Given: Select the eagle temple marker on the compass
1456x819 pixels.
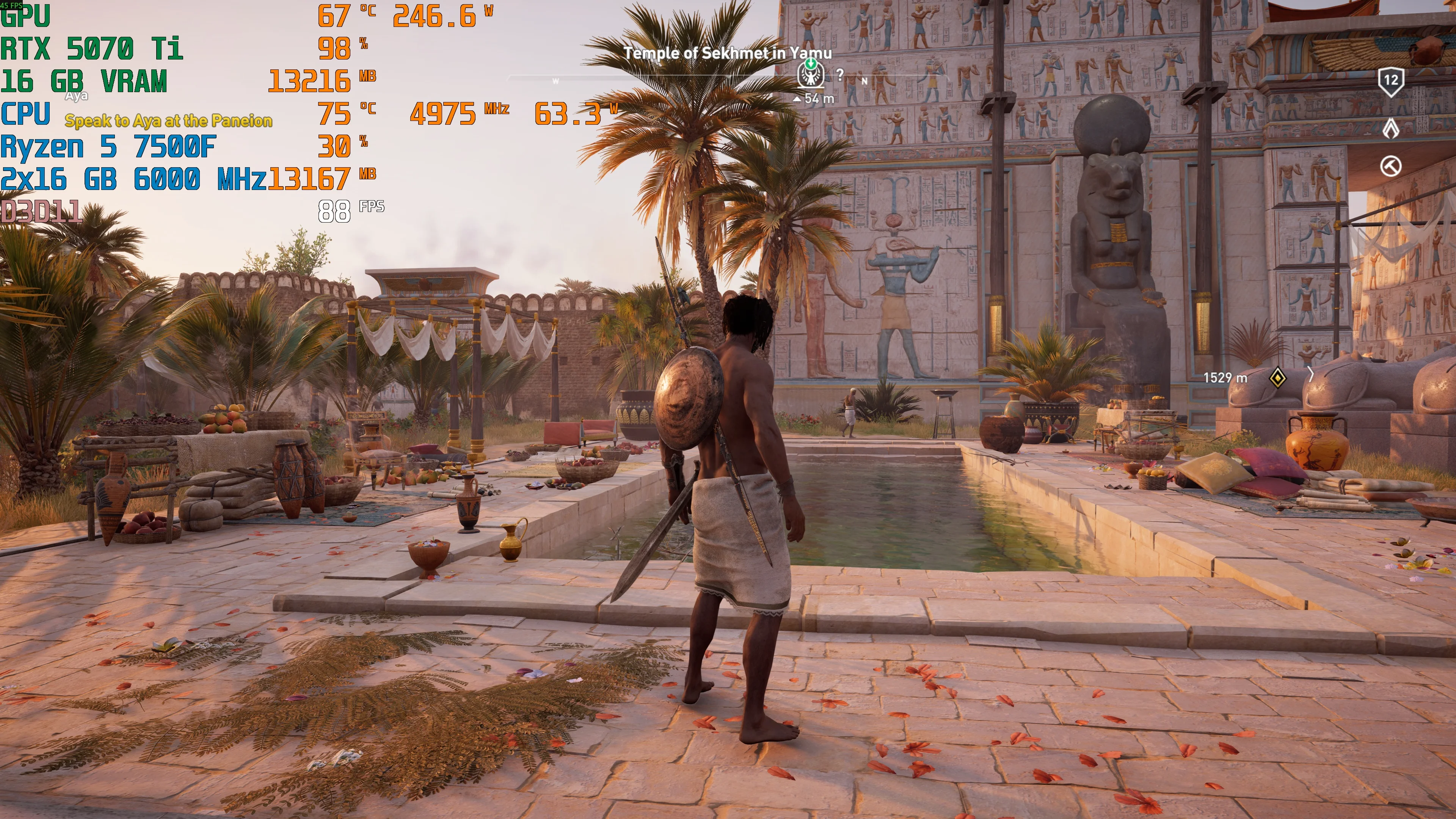Looking at the screenshot, I should click(x=811, y=74).
